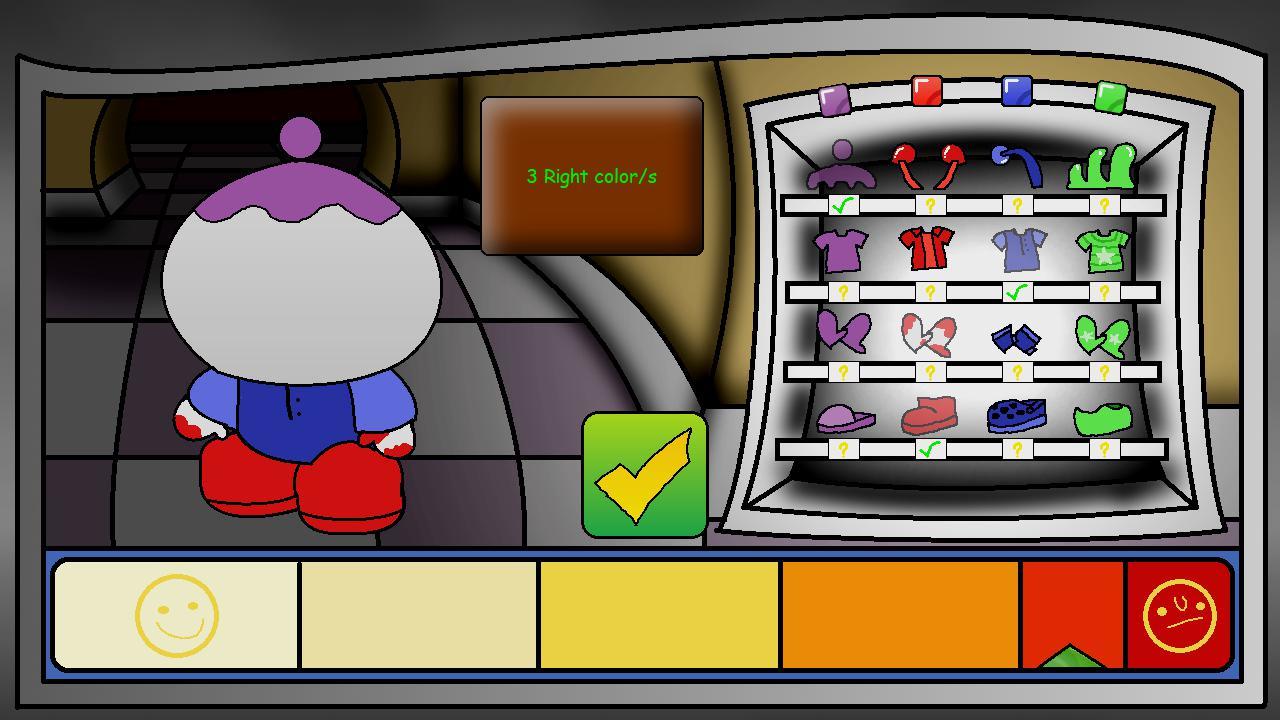Choose the green star mittens

tap(1103, 335)
